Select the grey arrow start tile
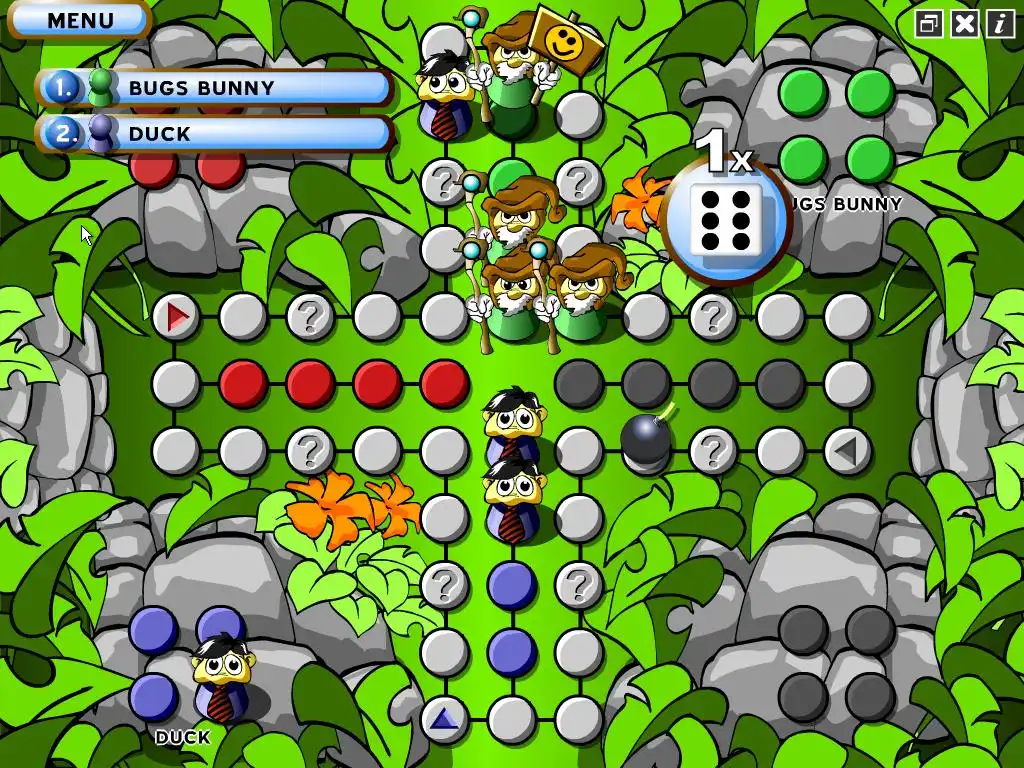 [848, 452]
